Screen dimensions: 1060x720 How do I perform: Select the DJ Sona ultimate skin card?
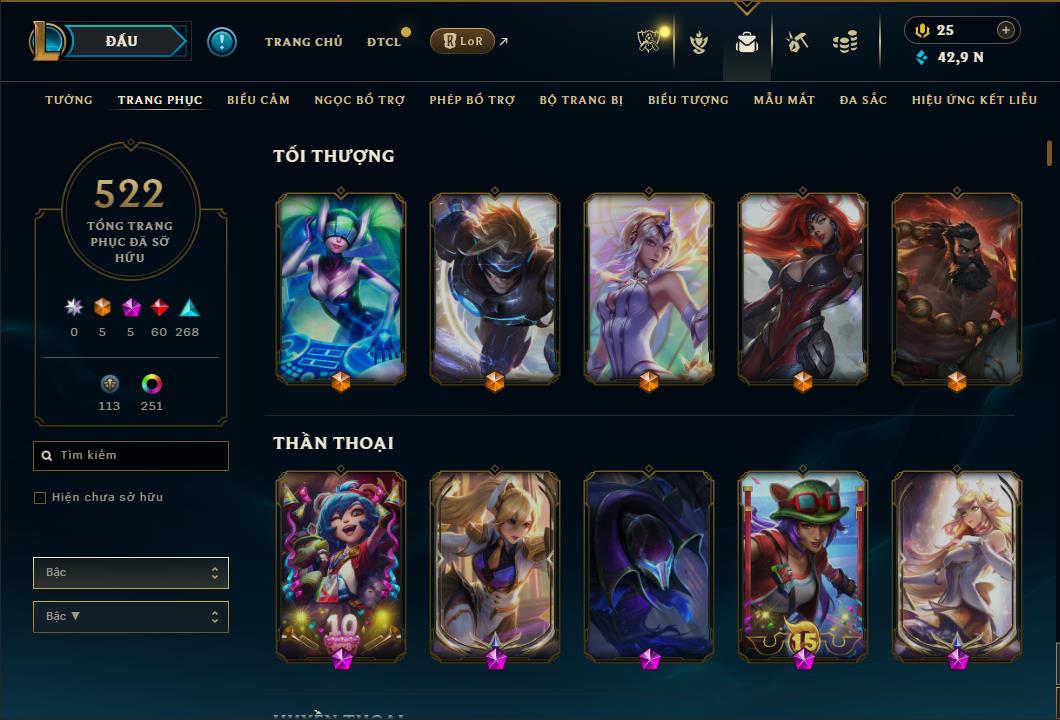341,288
